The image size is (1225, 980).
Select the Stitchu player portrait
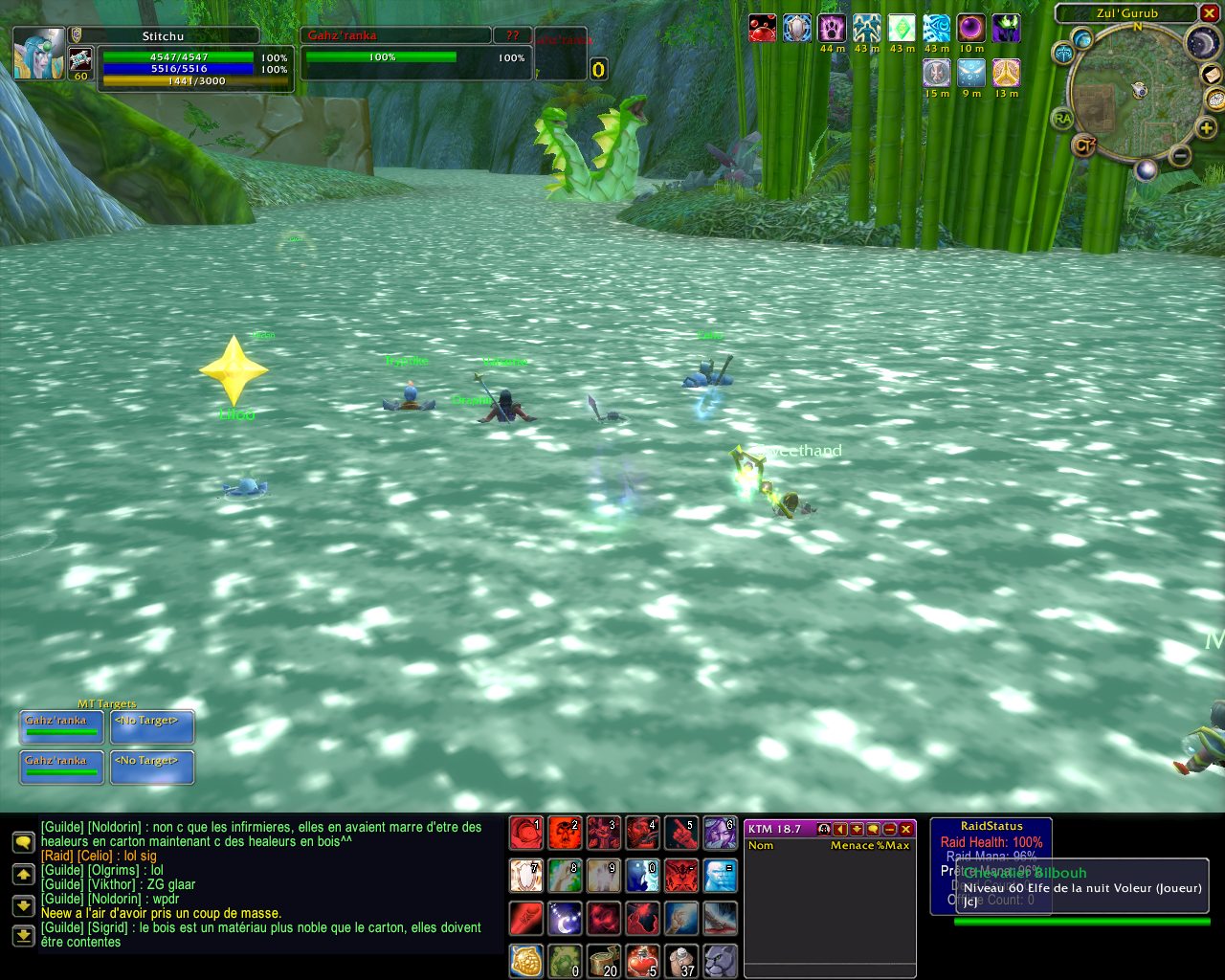tap(39, 52)
